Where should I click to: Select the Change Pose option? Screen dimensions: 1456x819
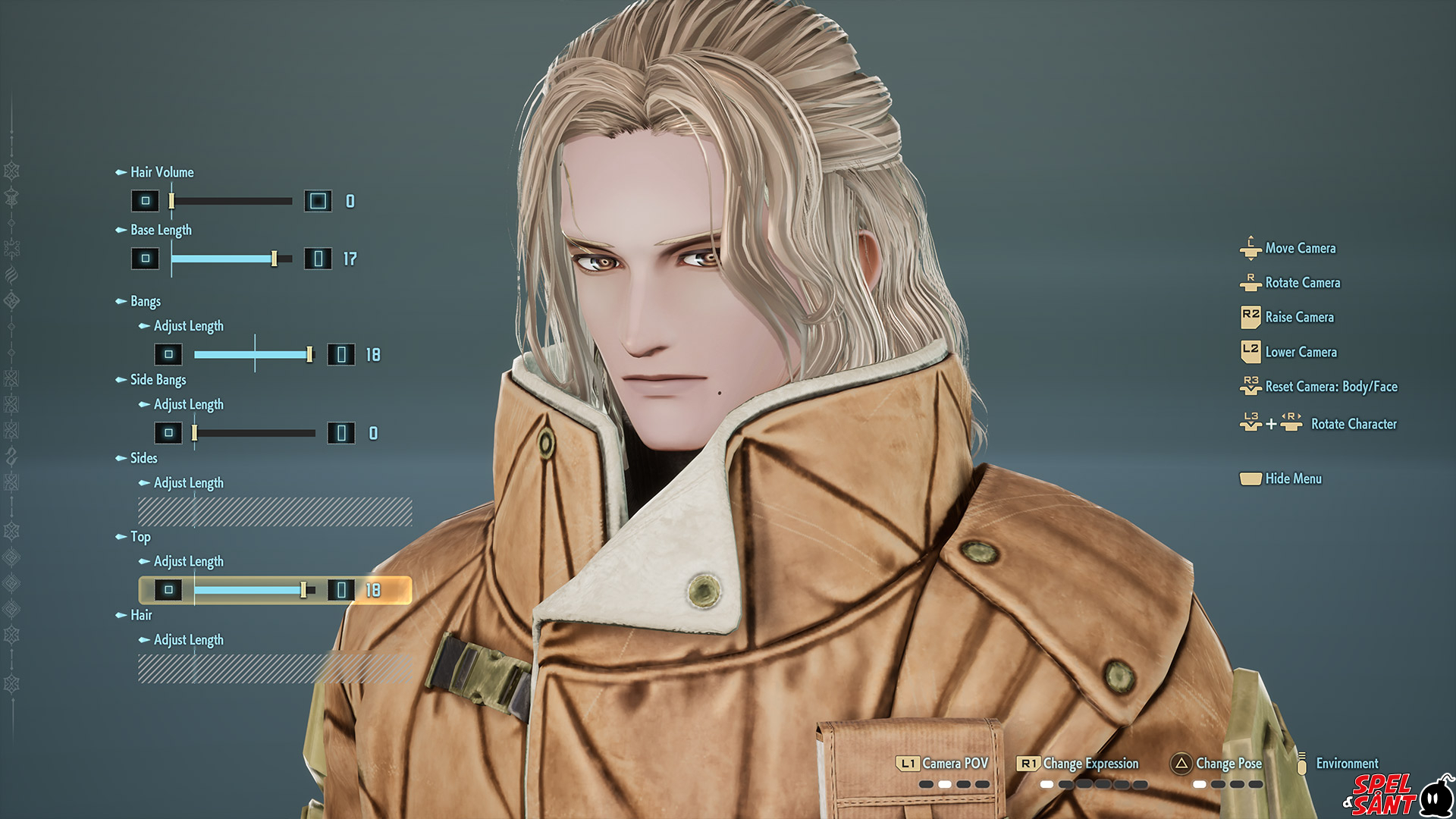[1228, 764]
